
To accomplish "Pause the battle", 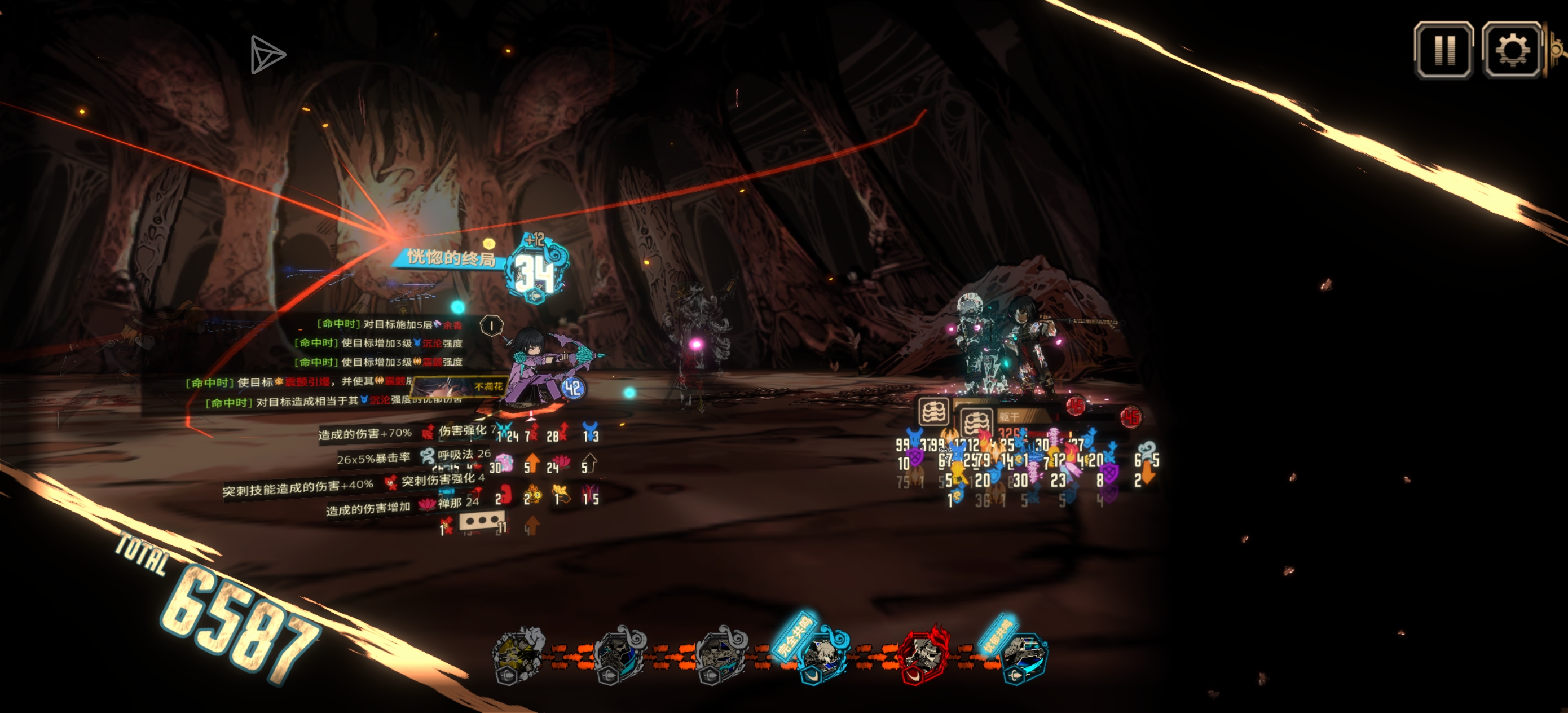I will pyautogui.click(x=1443, y=50).
